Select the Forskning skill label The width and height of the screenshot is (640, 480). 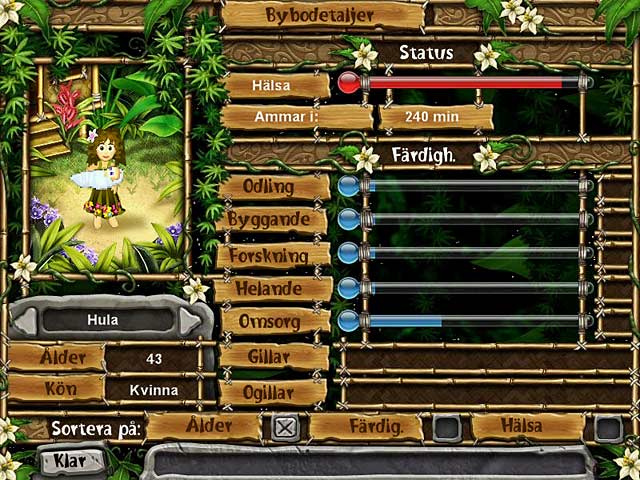274,255
